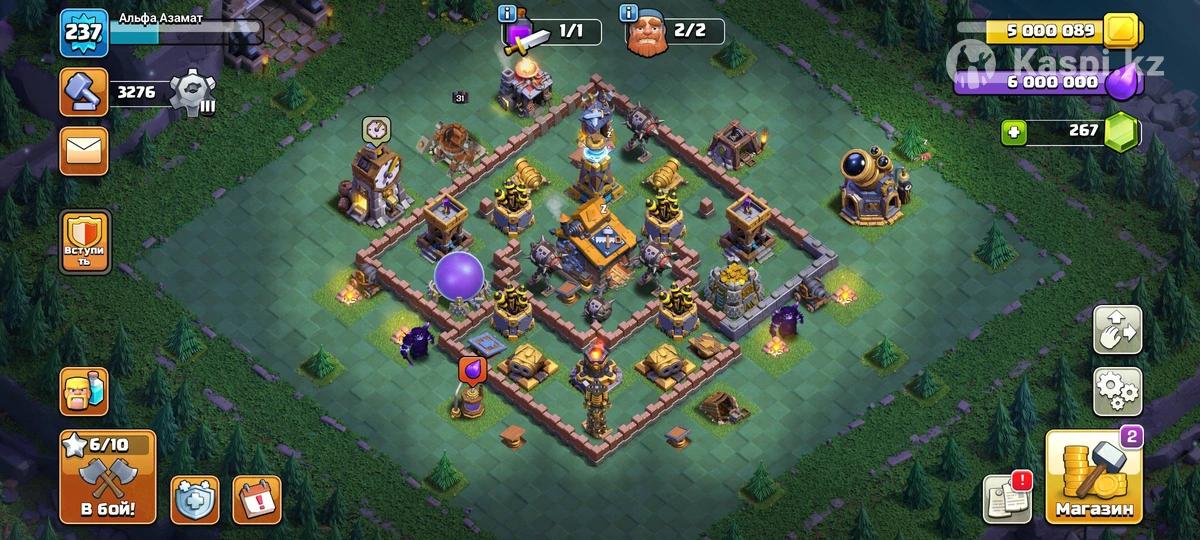
Task: Open the Магазин shop
Action: (1094, 478)
